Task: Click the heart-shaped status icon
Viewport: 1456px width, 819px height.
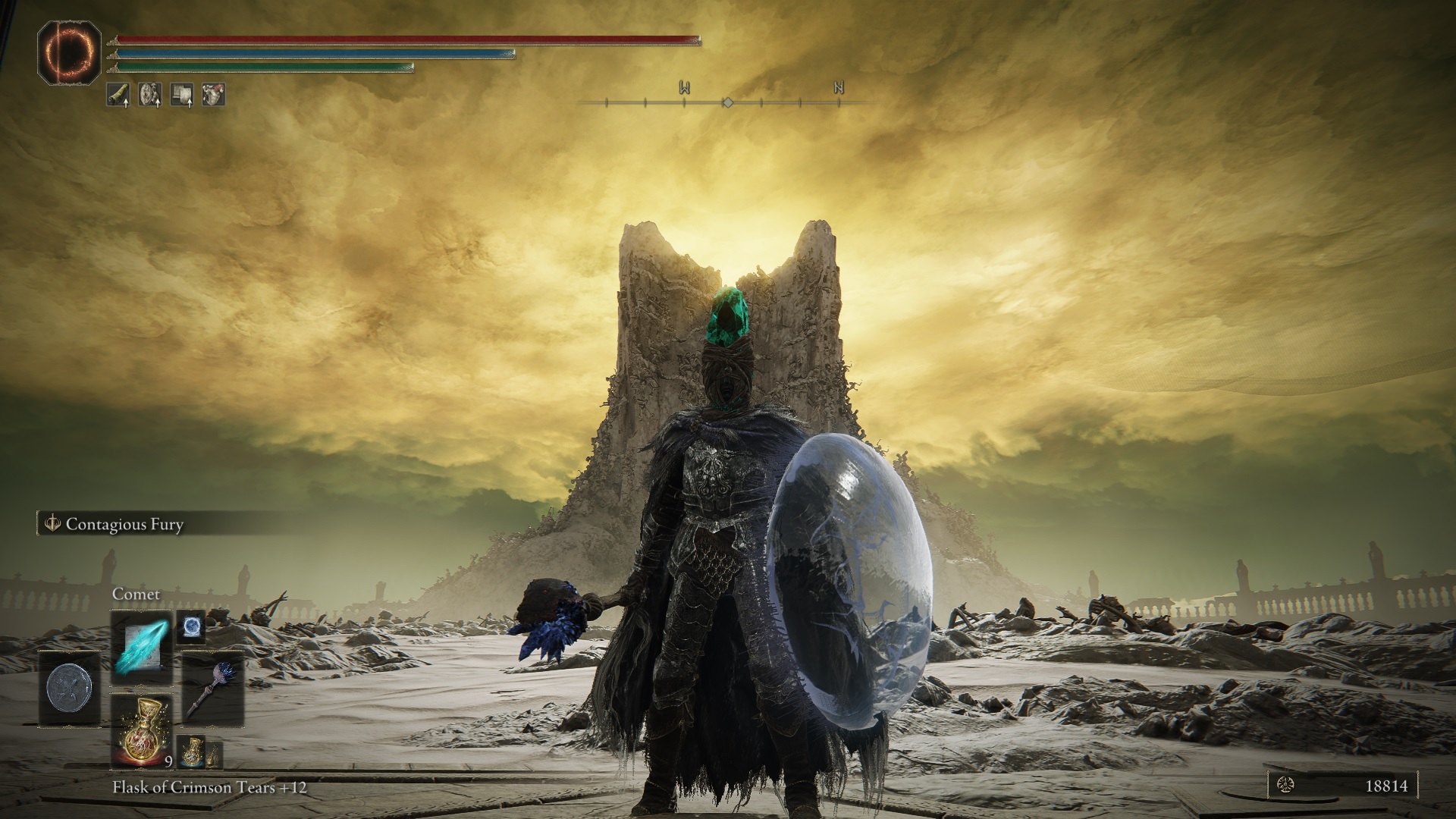Action: tap(213, 95)
